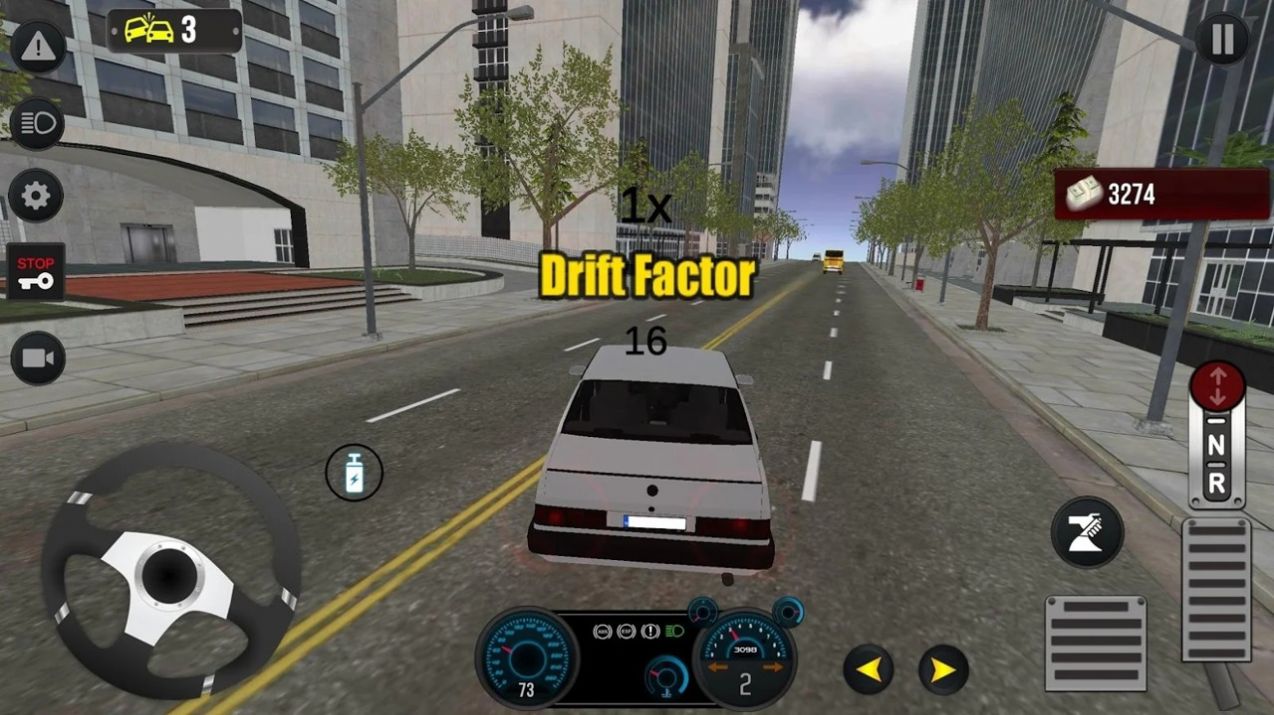This screenshot has width=1274, height=715.
Task: Turn on the left turn signal
Action: coord(867,670)
